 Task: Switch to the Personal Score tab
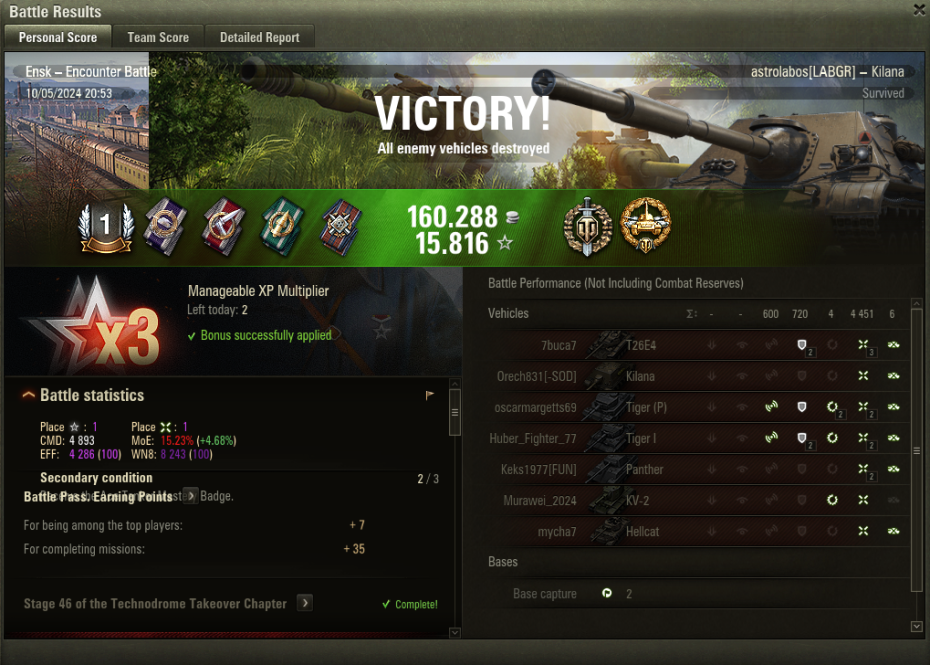pos(58,37)
